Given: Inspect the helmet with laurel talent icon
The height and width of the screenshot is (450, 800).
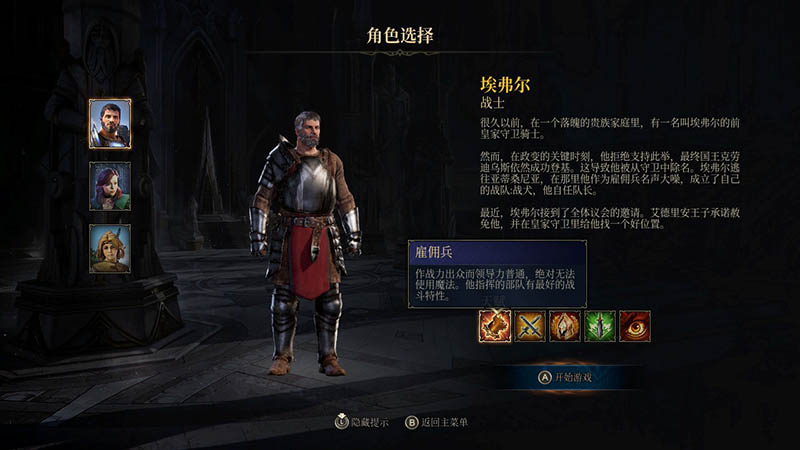Looking at the screenshot, I should click(566, 326).
